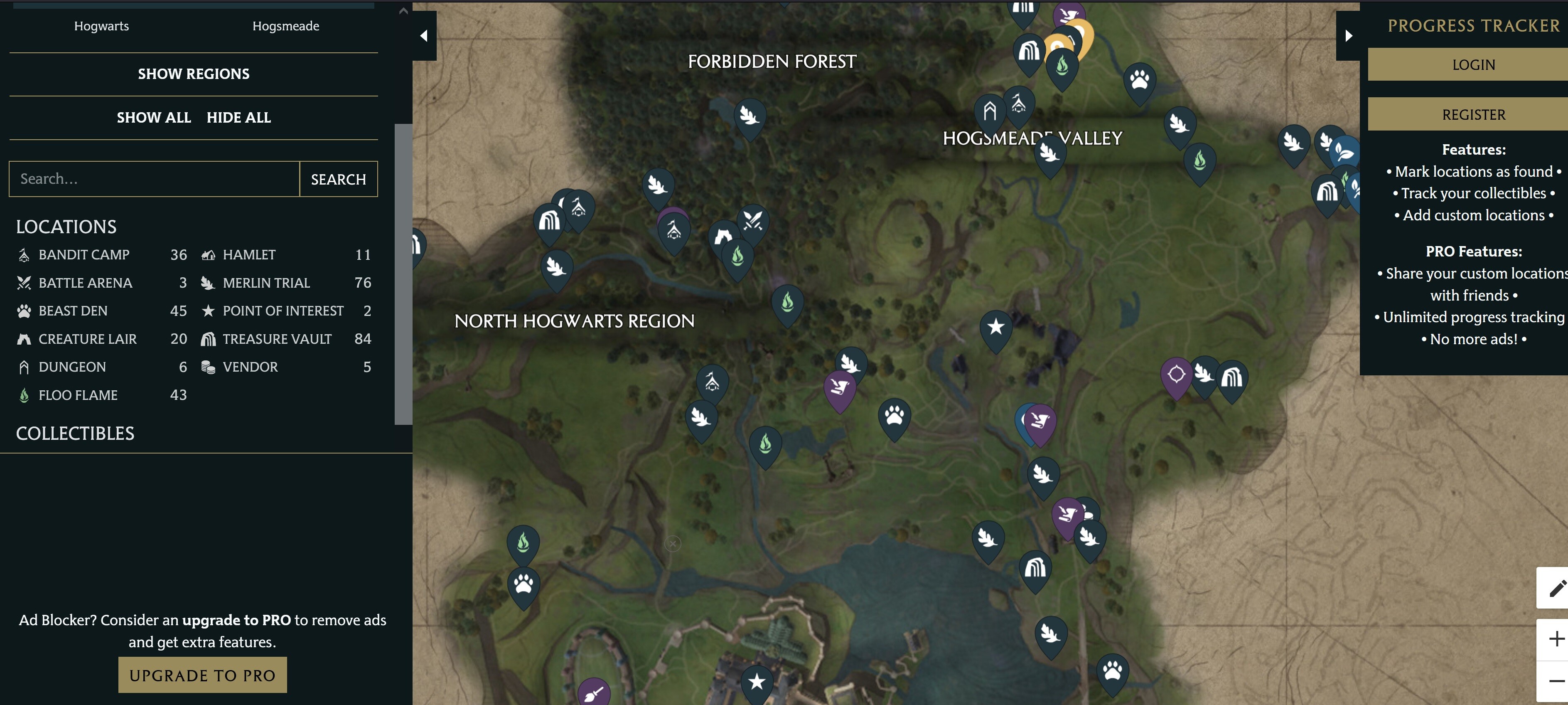Toggle Bandit Camp markers
This screenshot has width=1568, height=705.
point(84,254)
